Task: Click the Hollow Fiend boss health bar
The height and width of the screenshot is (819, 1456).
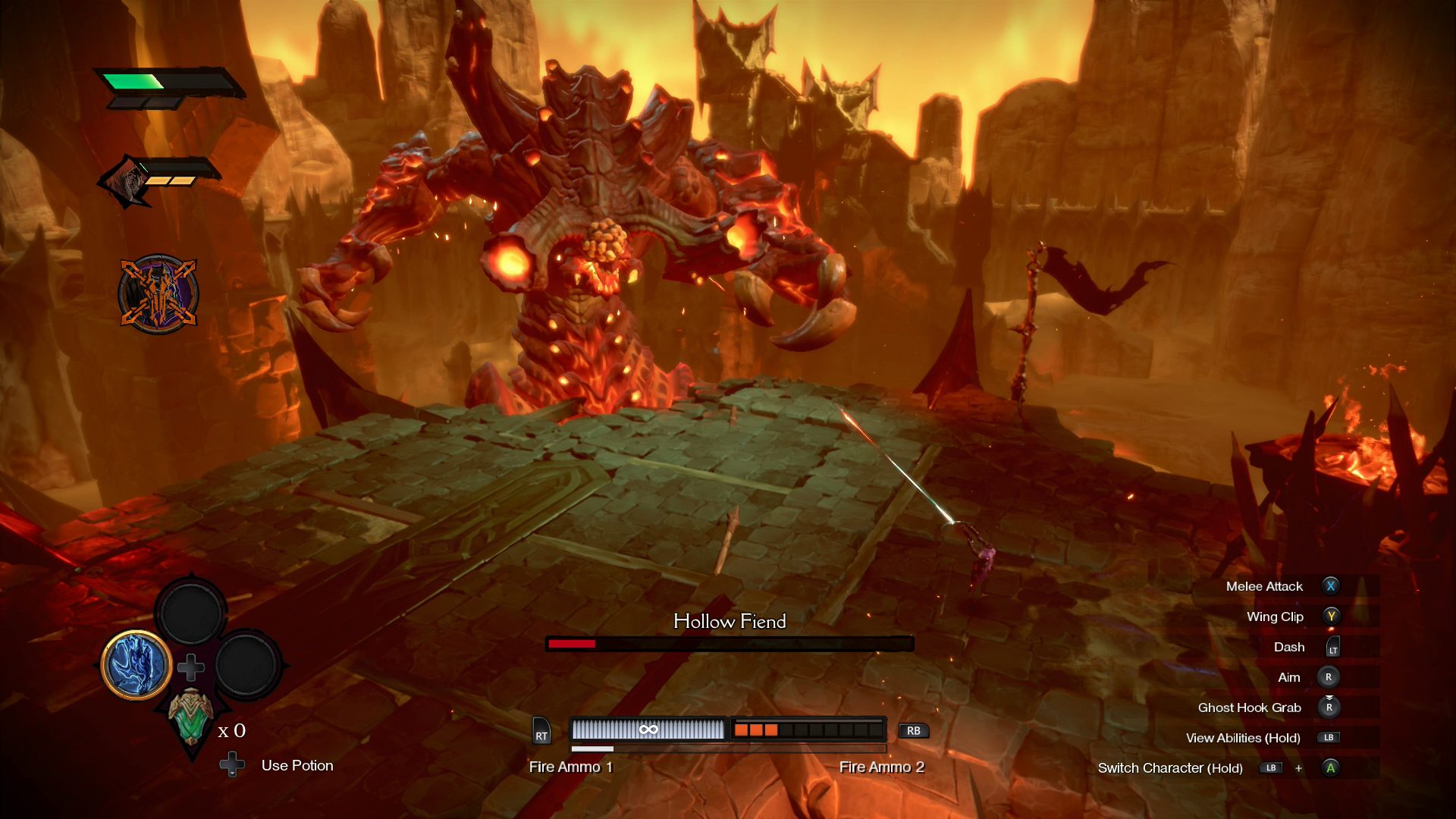Action: tap(730, 643)
